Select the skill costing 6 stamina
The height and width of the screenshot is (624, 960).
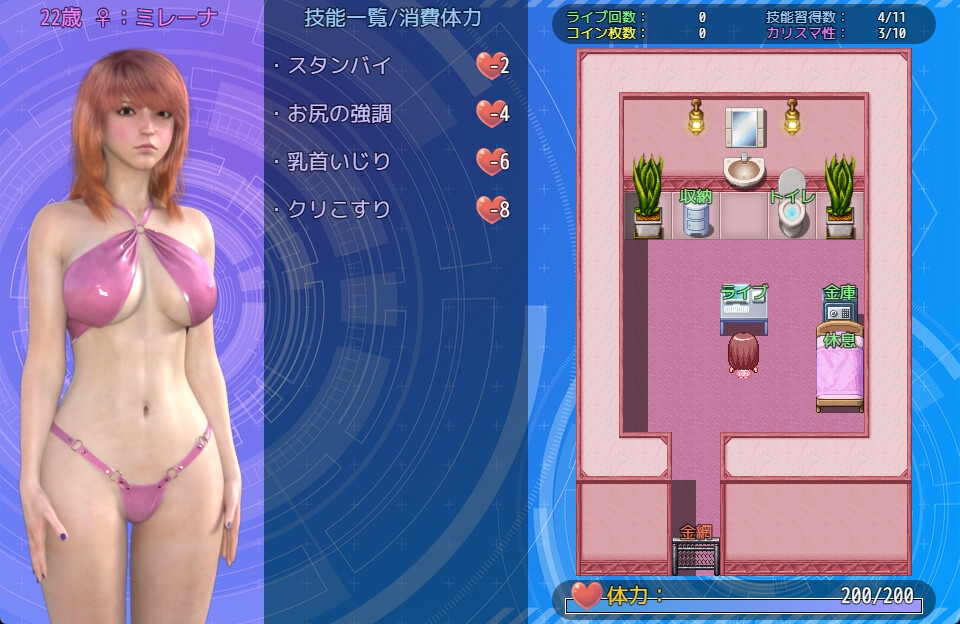tap(338, 162)
